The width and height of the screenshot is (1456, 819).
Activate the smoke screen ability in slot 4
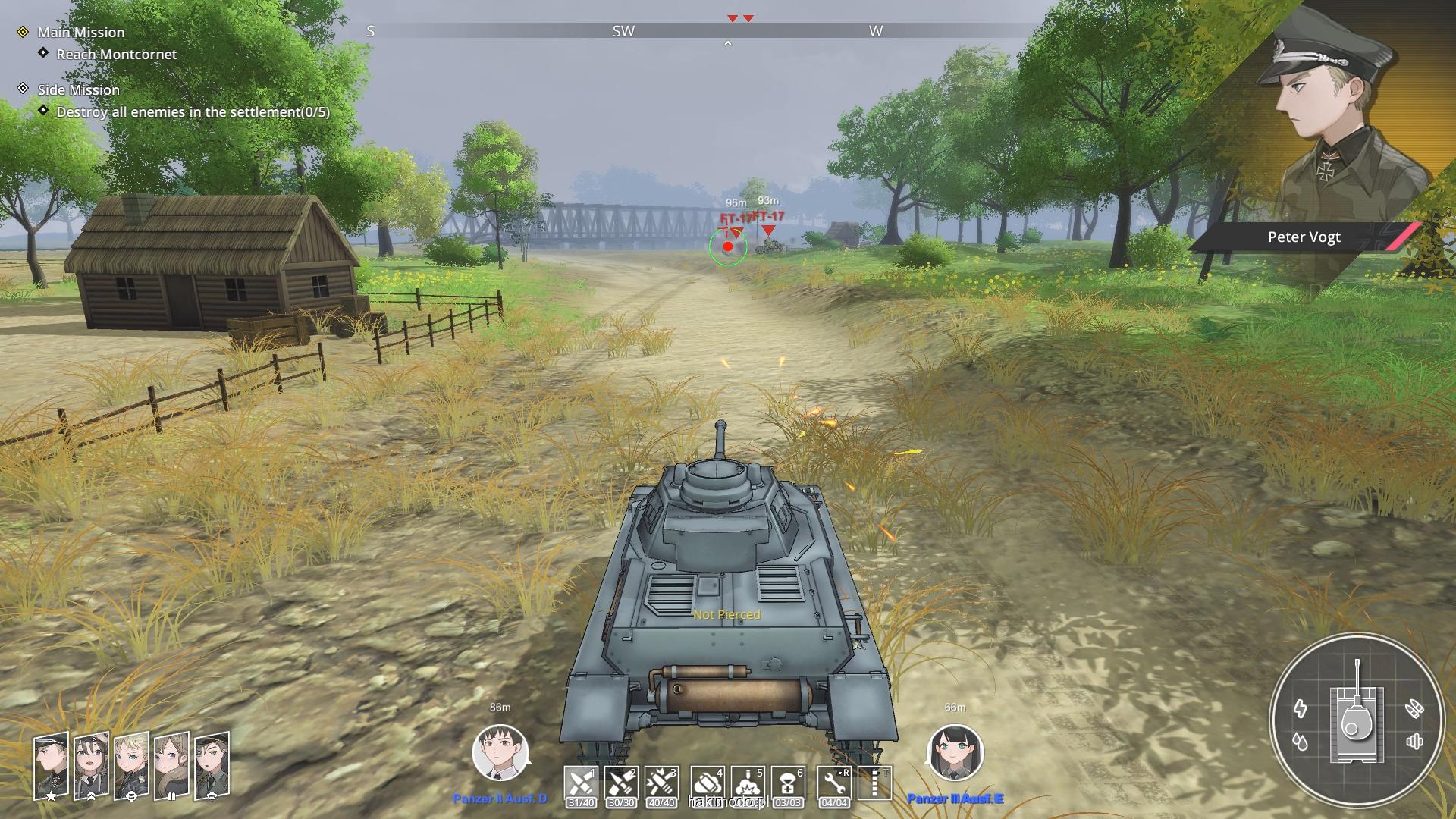coord(707,783)
